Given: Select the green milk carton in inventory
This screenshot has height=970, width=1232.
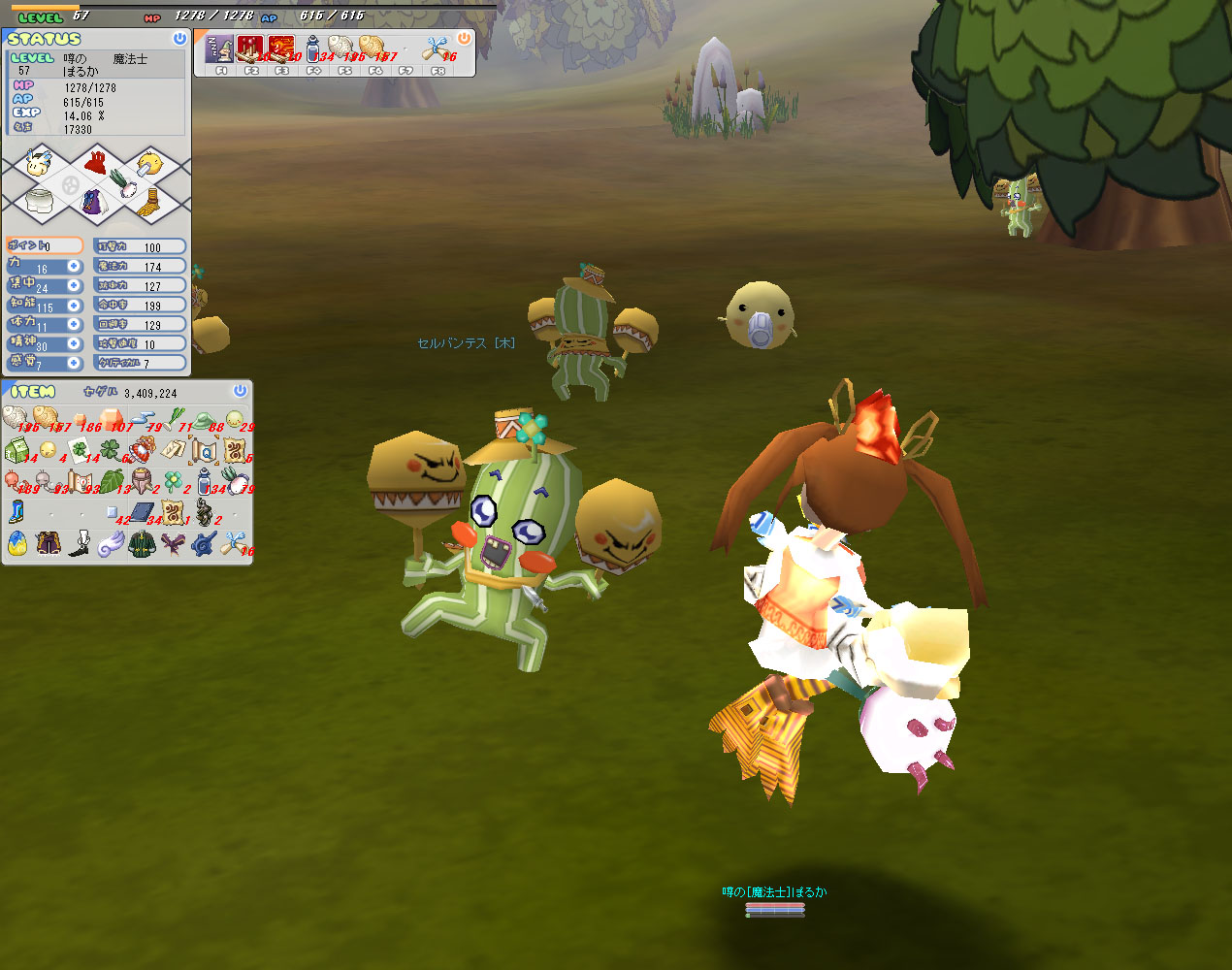Looking at the screenshot, I should [x=16, y=451].
